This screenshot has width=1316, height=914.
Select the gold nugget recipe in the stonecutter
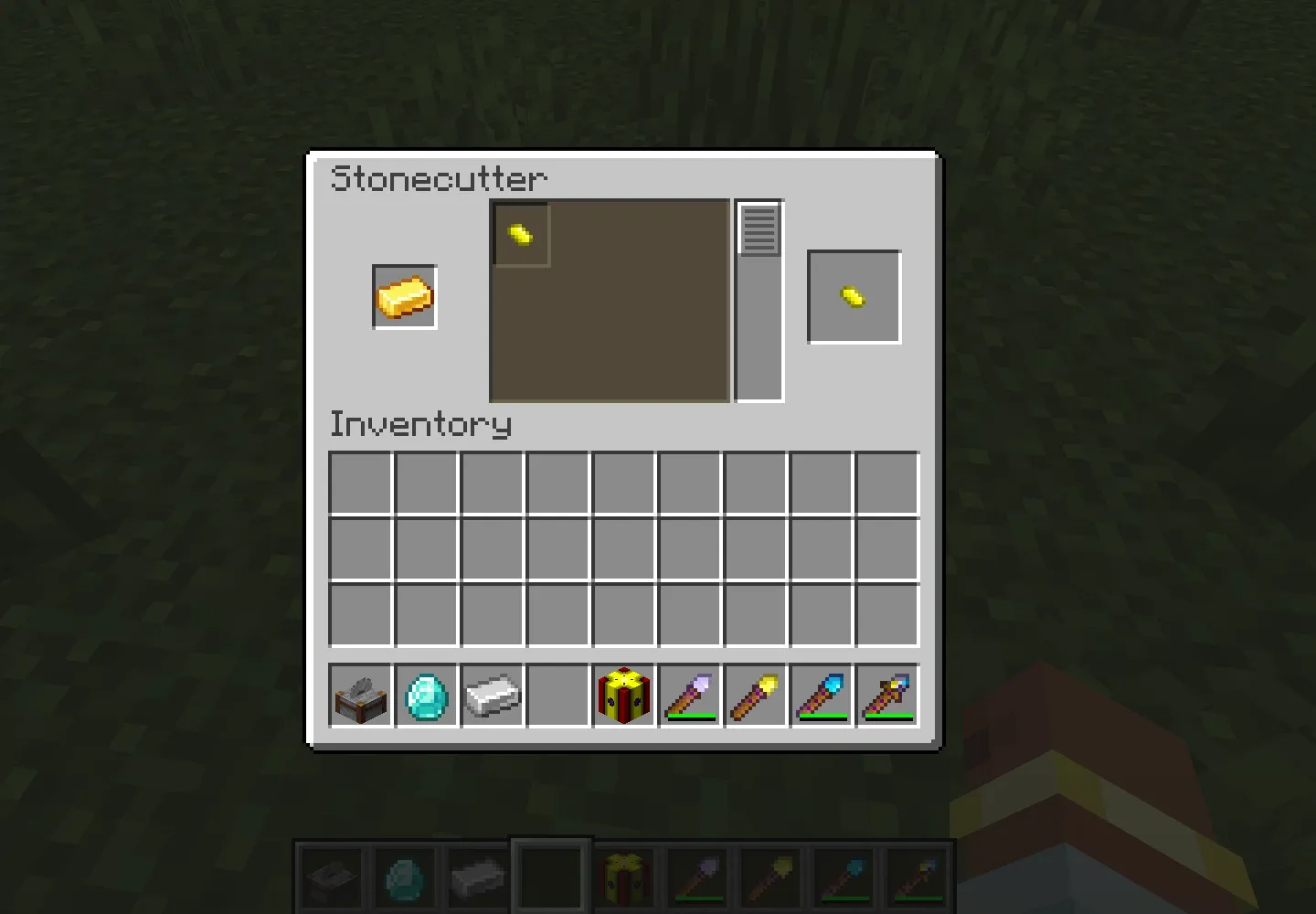click(520, 233)
